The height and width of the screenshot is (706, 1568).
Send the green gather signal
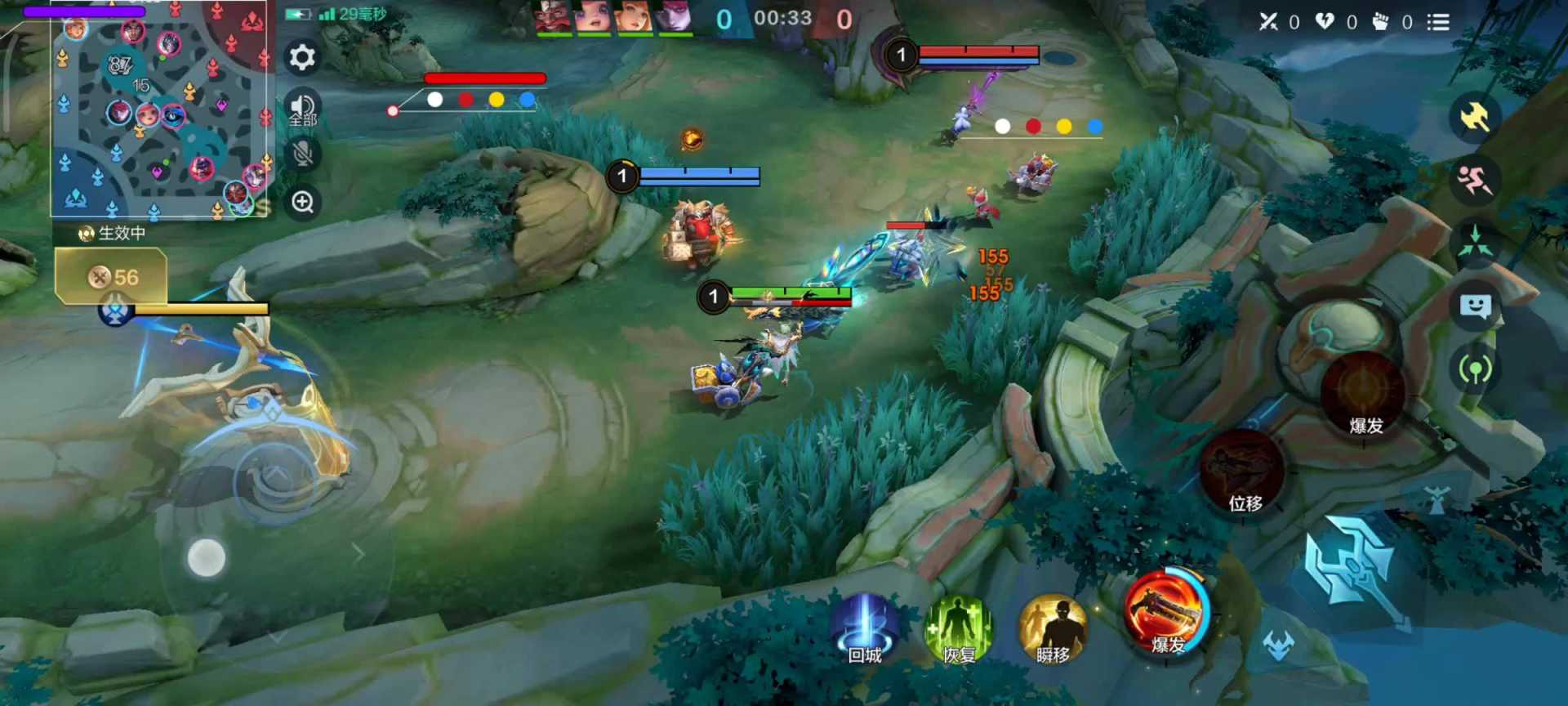pyautogui.click(x=1475, y=243)
